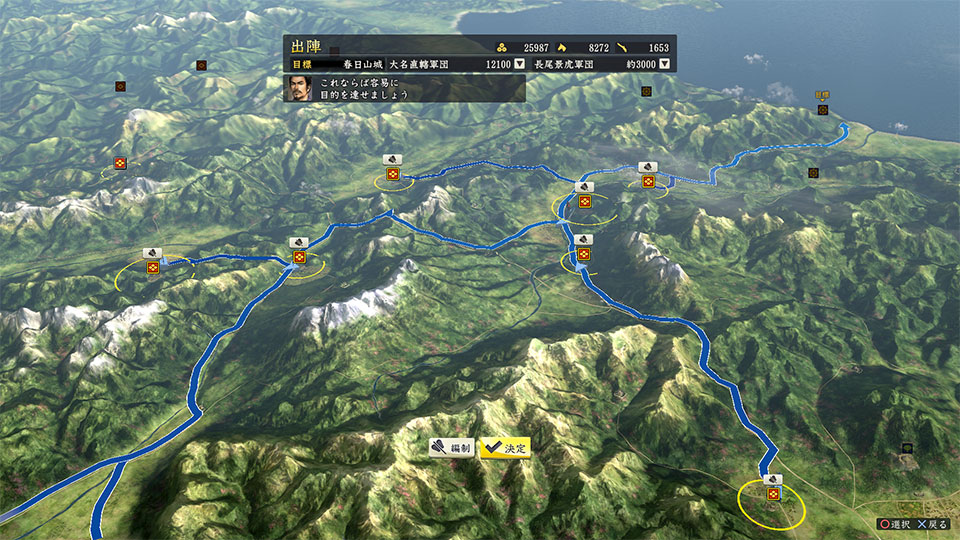Confirm the sortie with the 決定 button
Image resolution: width=960 pixels, height=540 pixels.
click(505, 448)
